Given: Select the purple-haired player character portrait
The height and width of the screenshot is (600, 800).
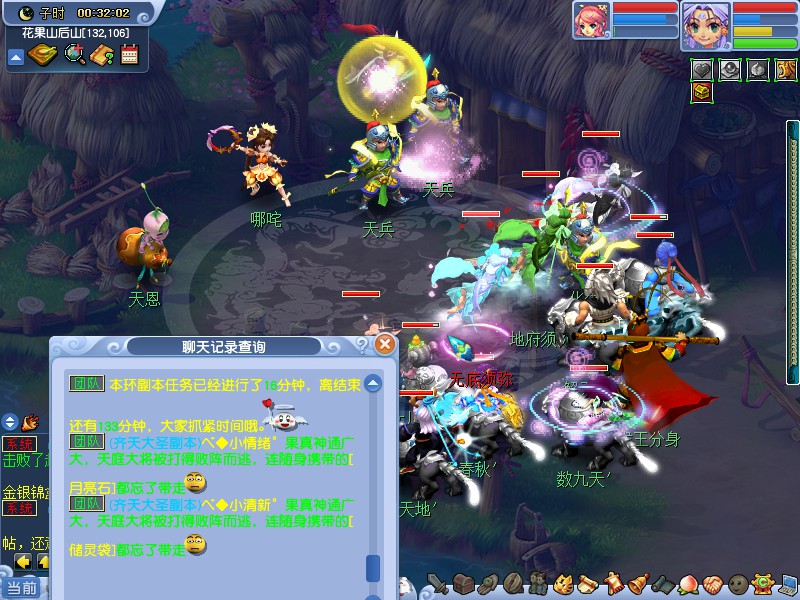Looking at the screenshot, I should click(704, 24).
